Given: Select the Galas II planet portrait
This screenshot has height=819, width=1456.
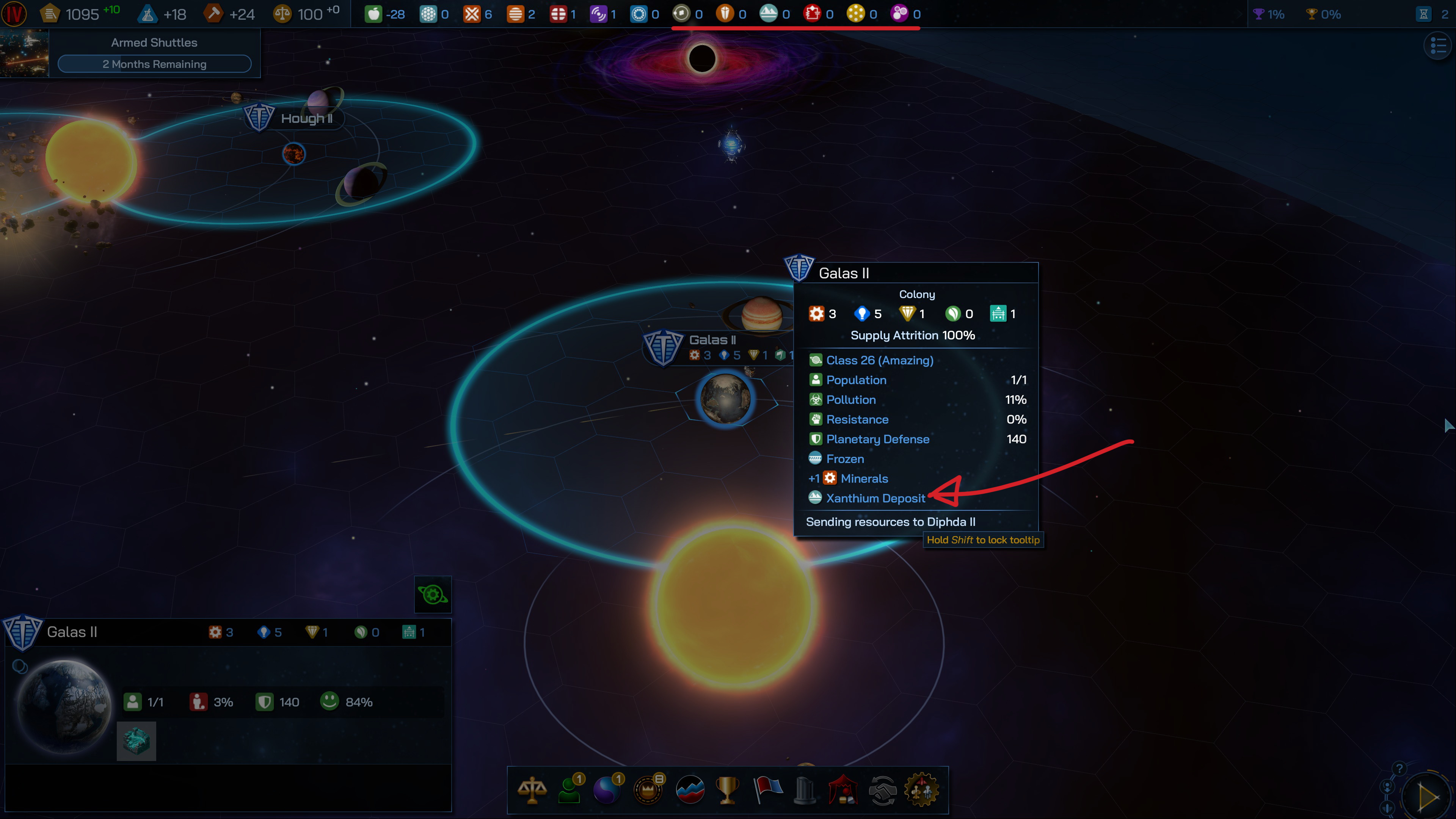Looking at the screenshot, I should tap(64, 706).
